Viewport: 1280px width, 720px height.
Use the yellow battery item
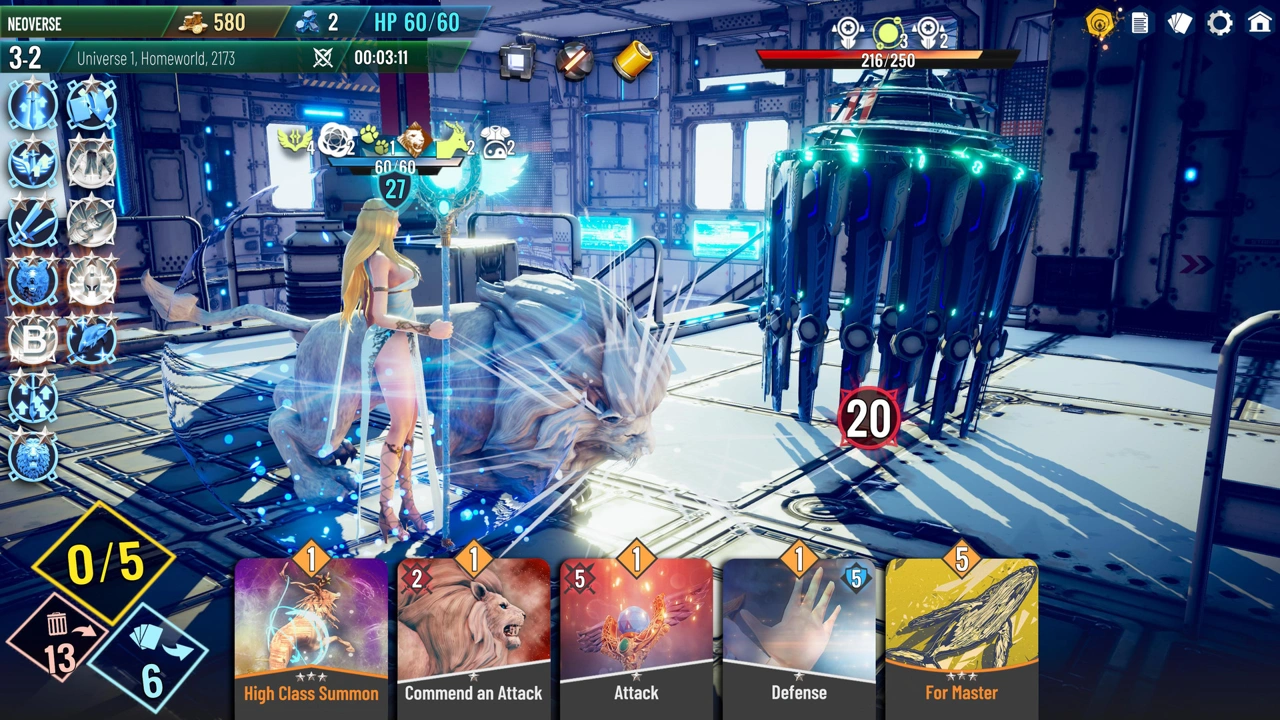[x=632, y=61]
